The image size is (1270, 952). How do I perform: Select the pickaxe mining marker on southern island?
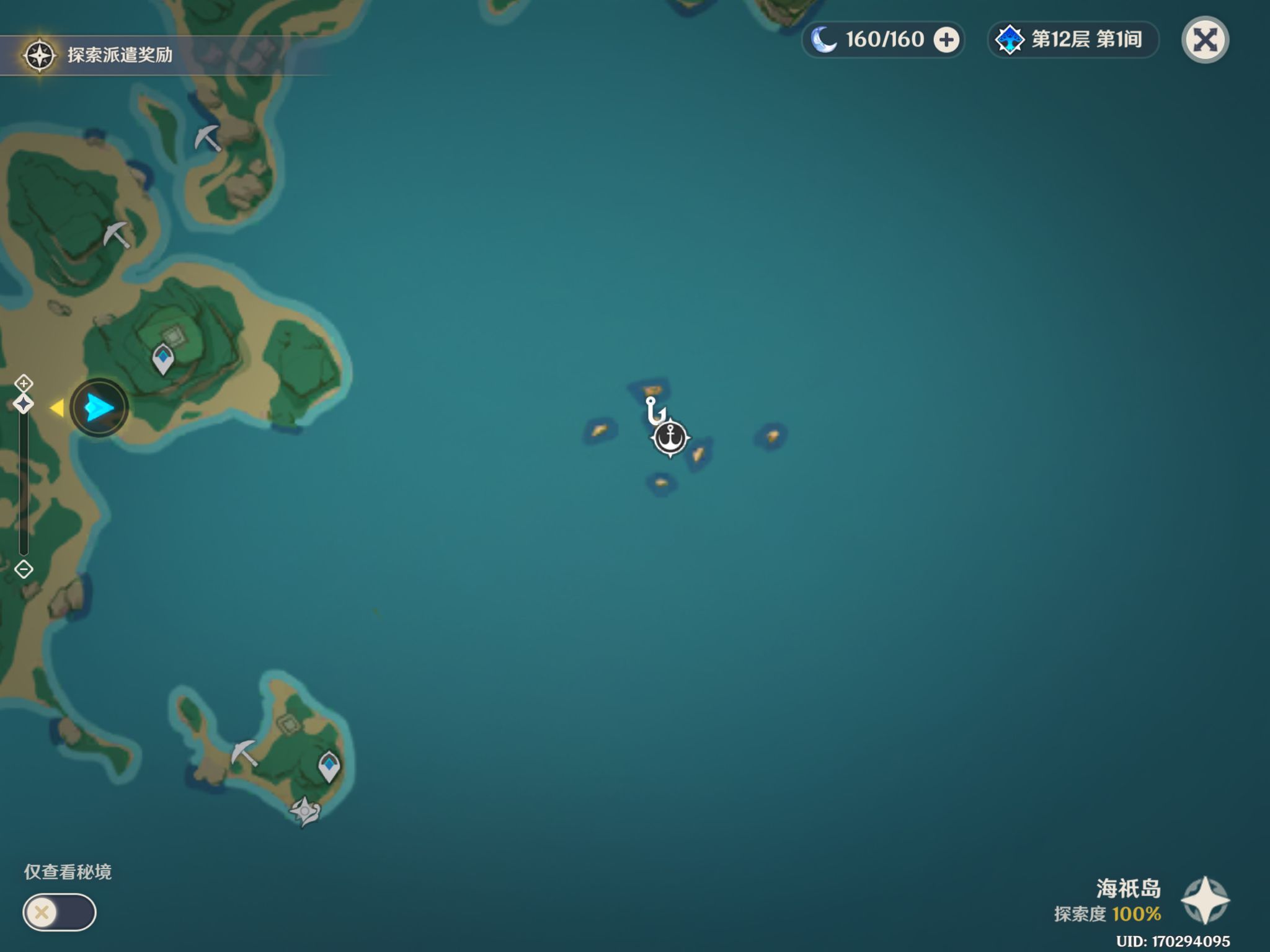[x=244, y=752]
